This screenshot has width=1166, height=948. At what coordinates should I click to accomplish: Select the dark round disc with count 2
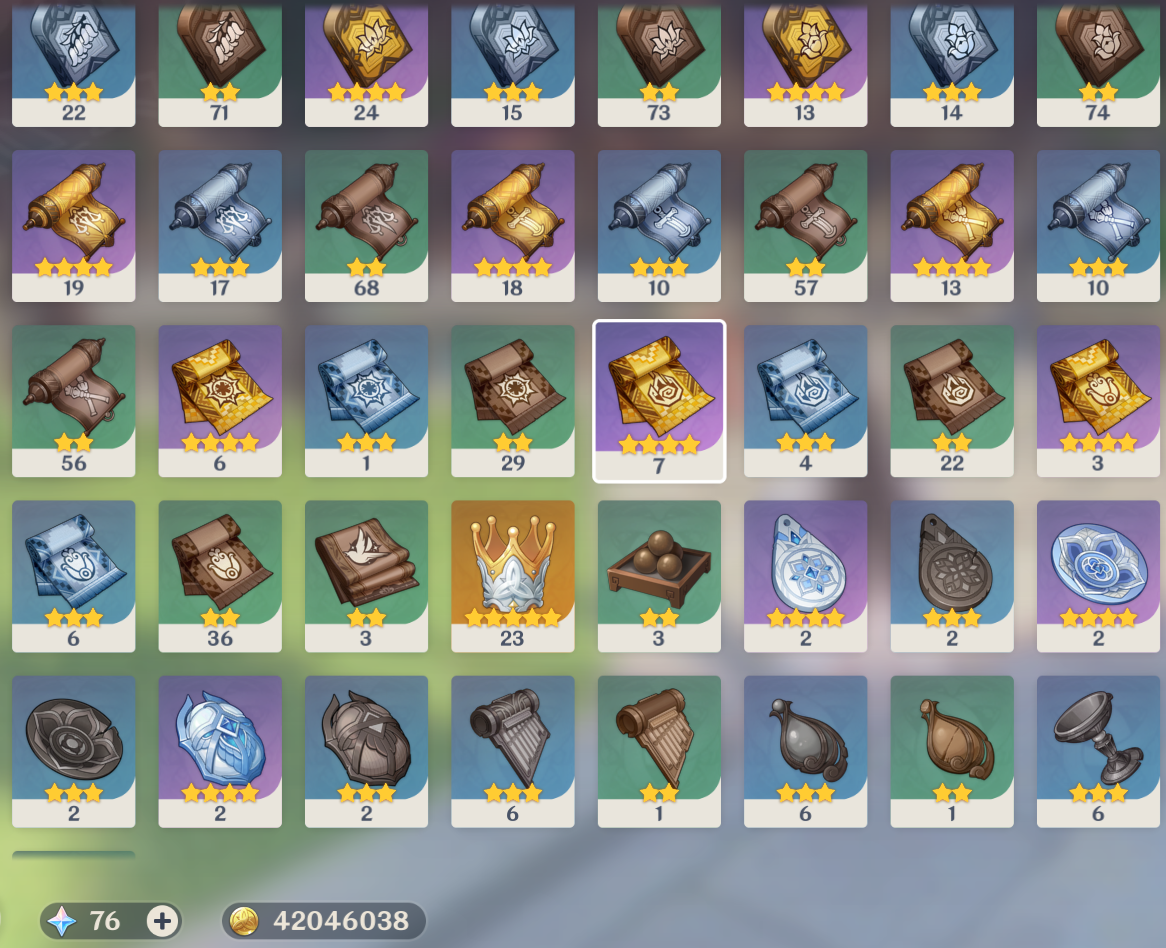tap(73, 750)
